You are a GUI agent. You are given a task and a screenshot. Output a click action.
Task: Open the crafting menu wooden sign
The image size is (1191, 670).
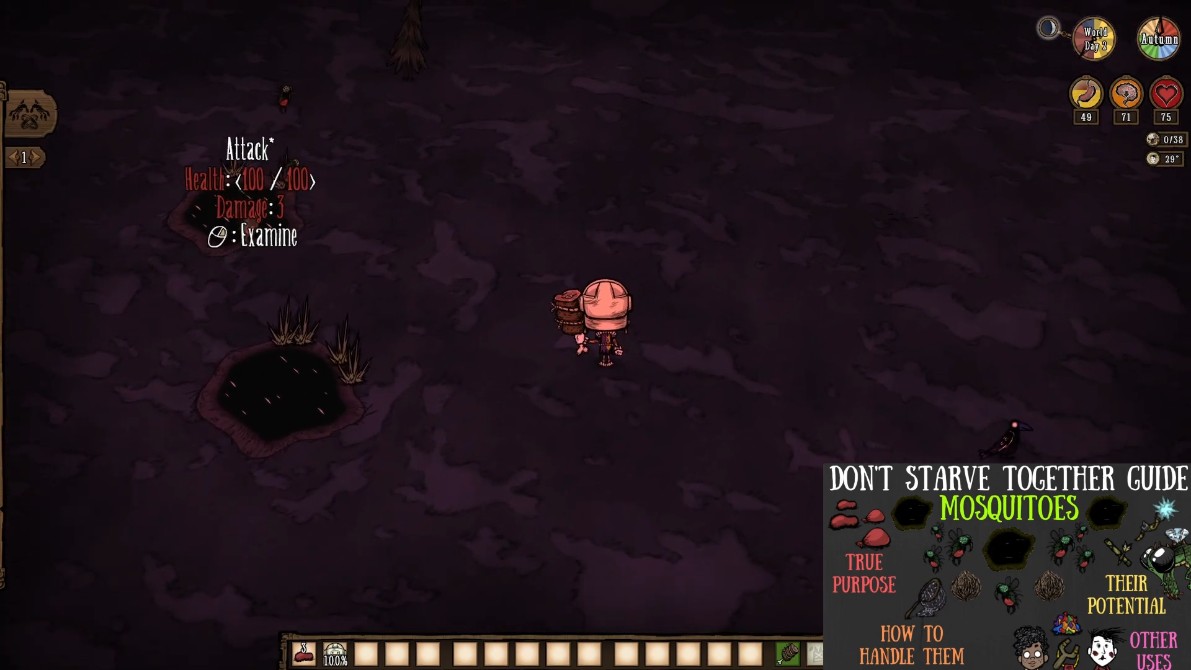(x=28, y=114)
